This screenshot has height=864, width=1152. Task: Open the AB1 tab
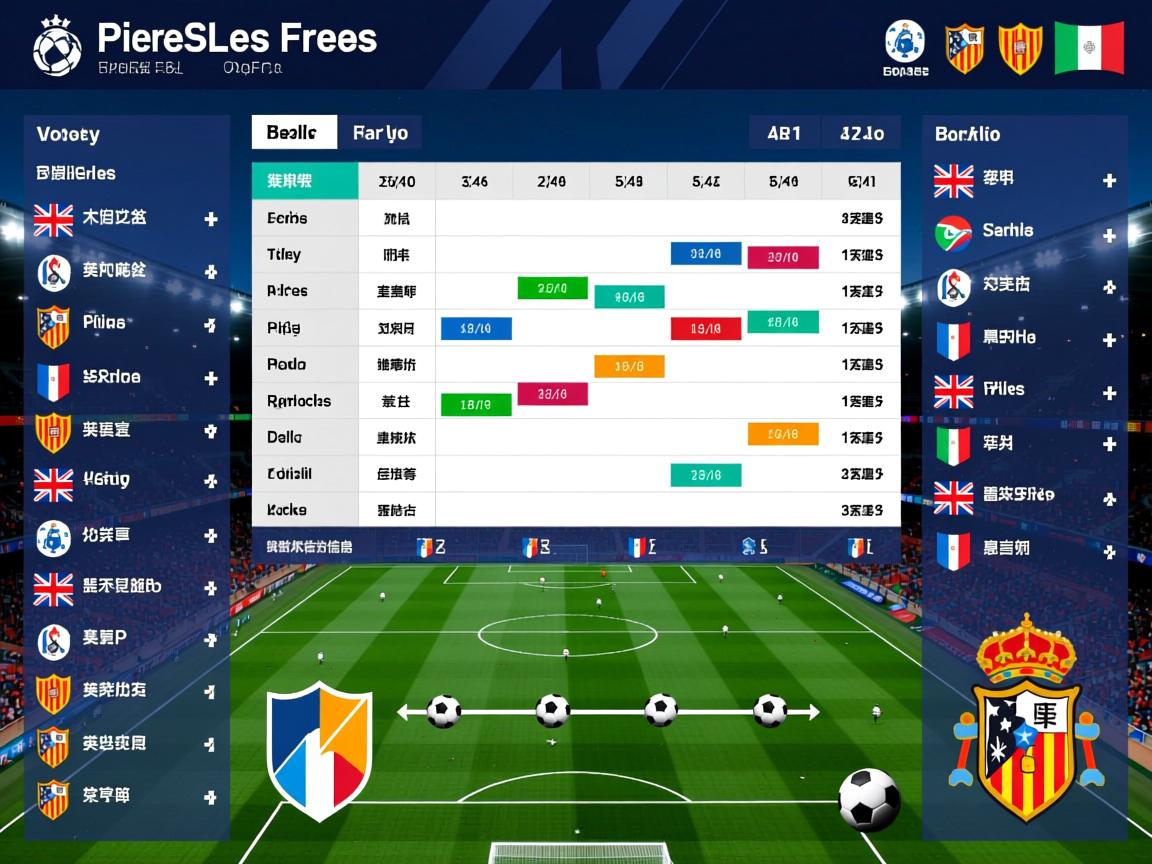point(784,133)
